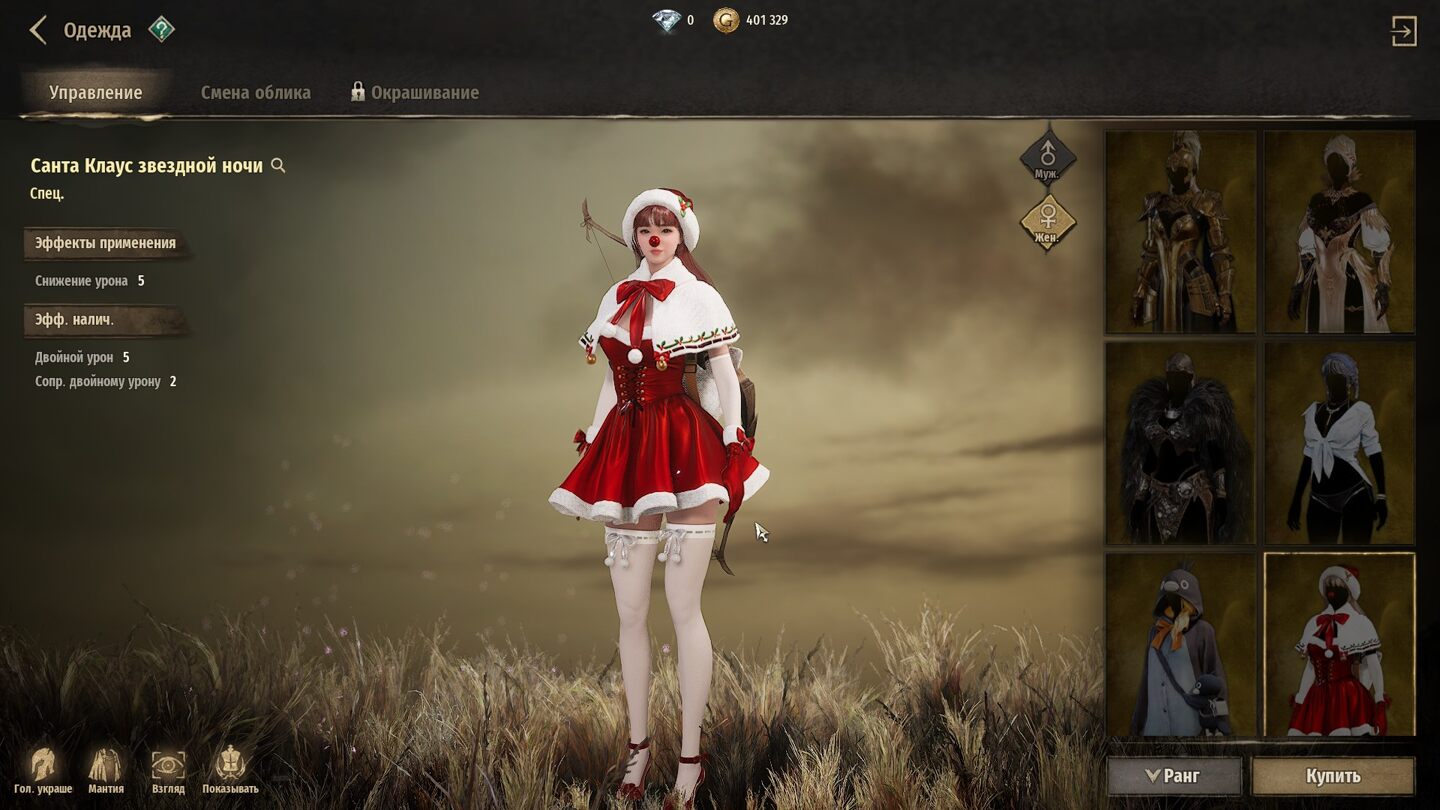Select the white and black gown outfit
Screen dimensions: 1440x810
(x=1339, y=232)
